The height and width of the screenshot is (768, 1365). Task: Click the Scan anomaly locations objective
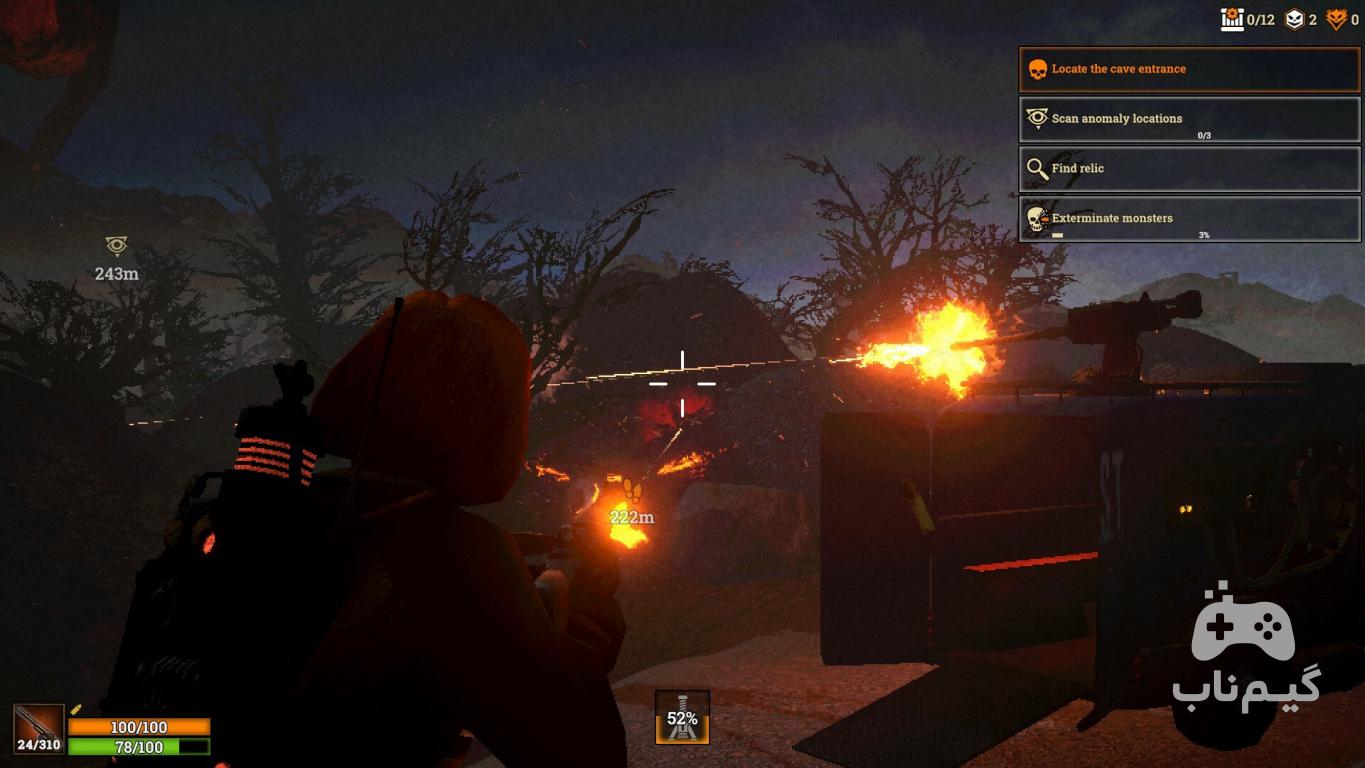click(x=1189, y=119)
